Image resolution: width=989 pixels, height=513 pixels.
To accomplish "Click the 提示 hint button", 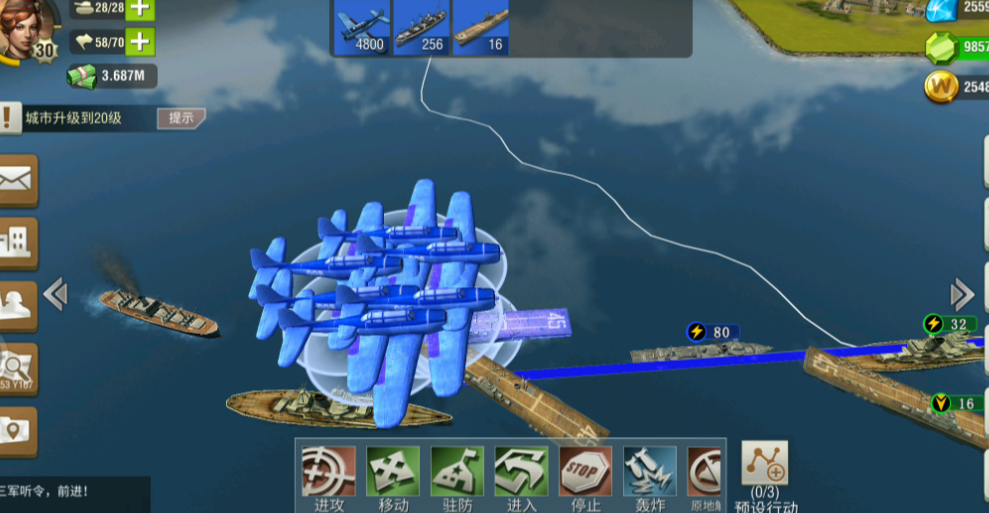I will click(181, 118).
